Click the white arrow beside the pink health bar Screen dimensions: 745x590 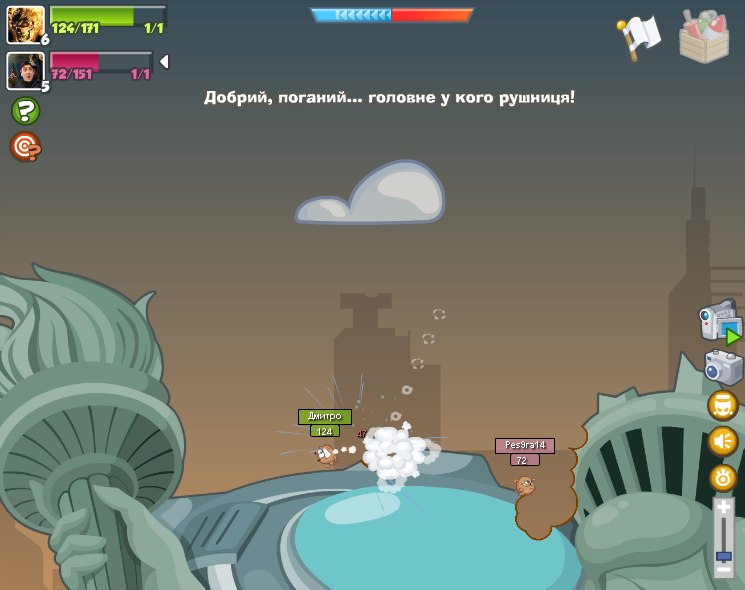[164, 62]
